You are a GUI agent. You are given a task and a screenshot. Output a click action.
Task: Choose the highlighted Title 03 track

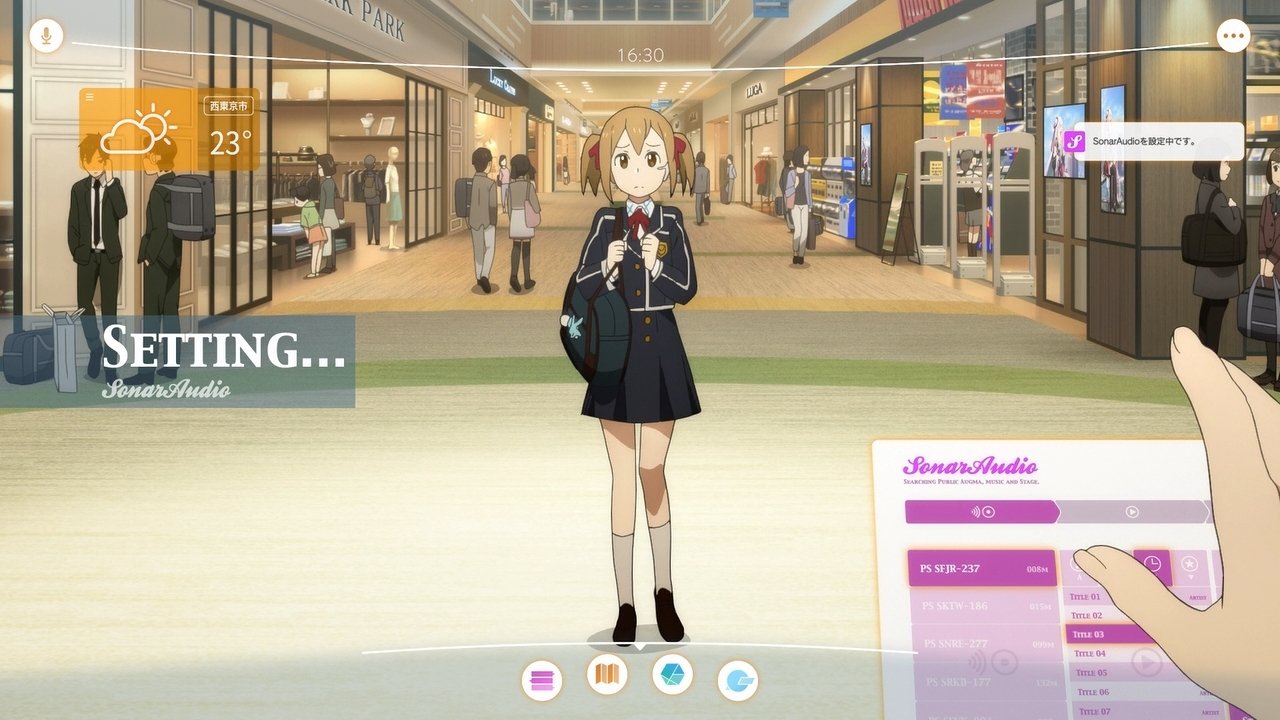[x=1110, y=634]
